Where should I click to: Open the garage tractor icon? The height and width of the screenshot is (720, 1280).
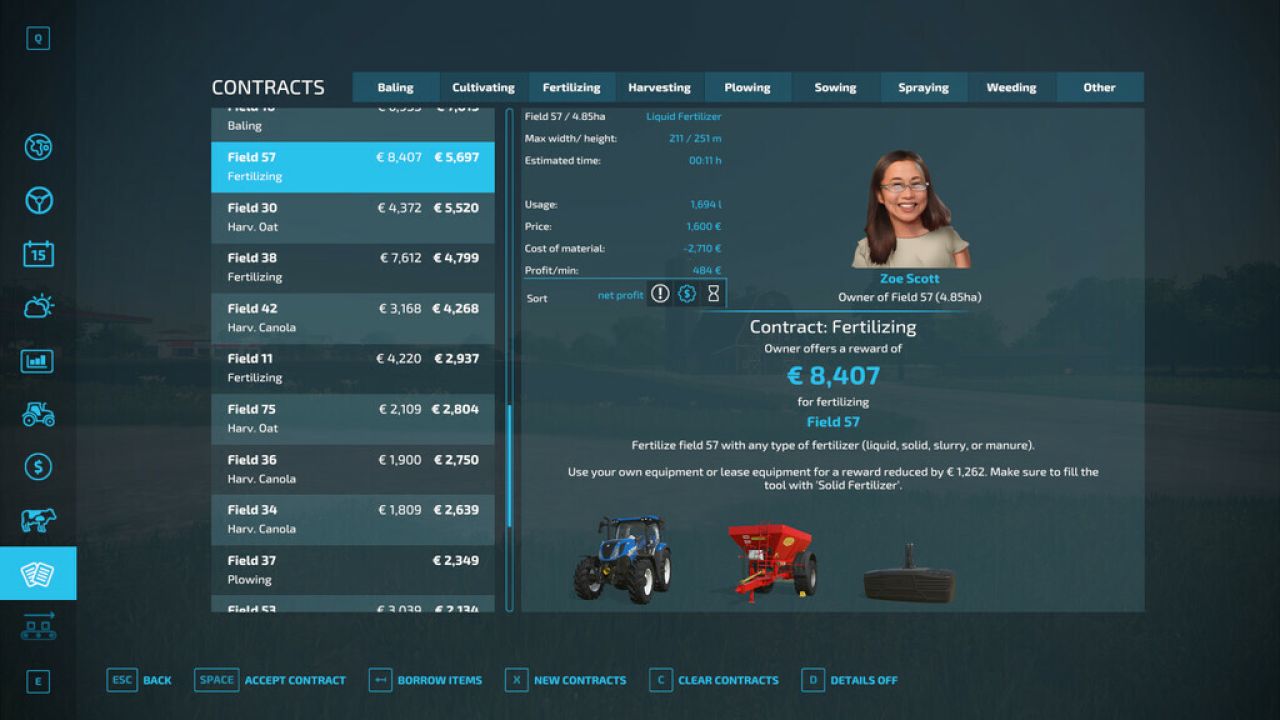[x=37, y=413]
